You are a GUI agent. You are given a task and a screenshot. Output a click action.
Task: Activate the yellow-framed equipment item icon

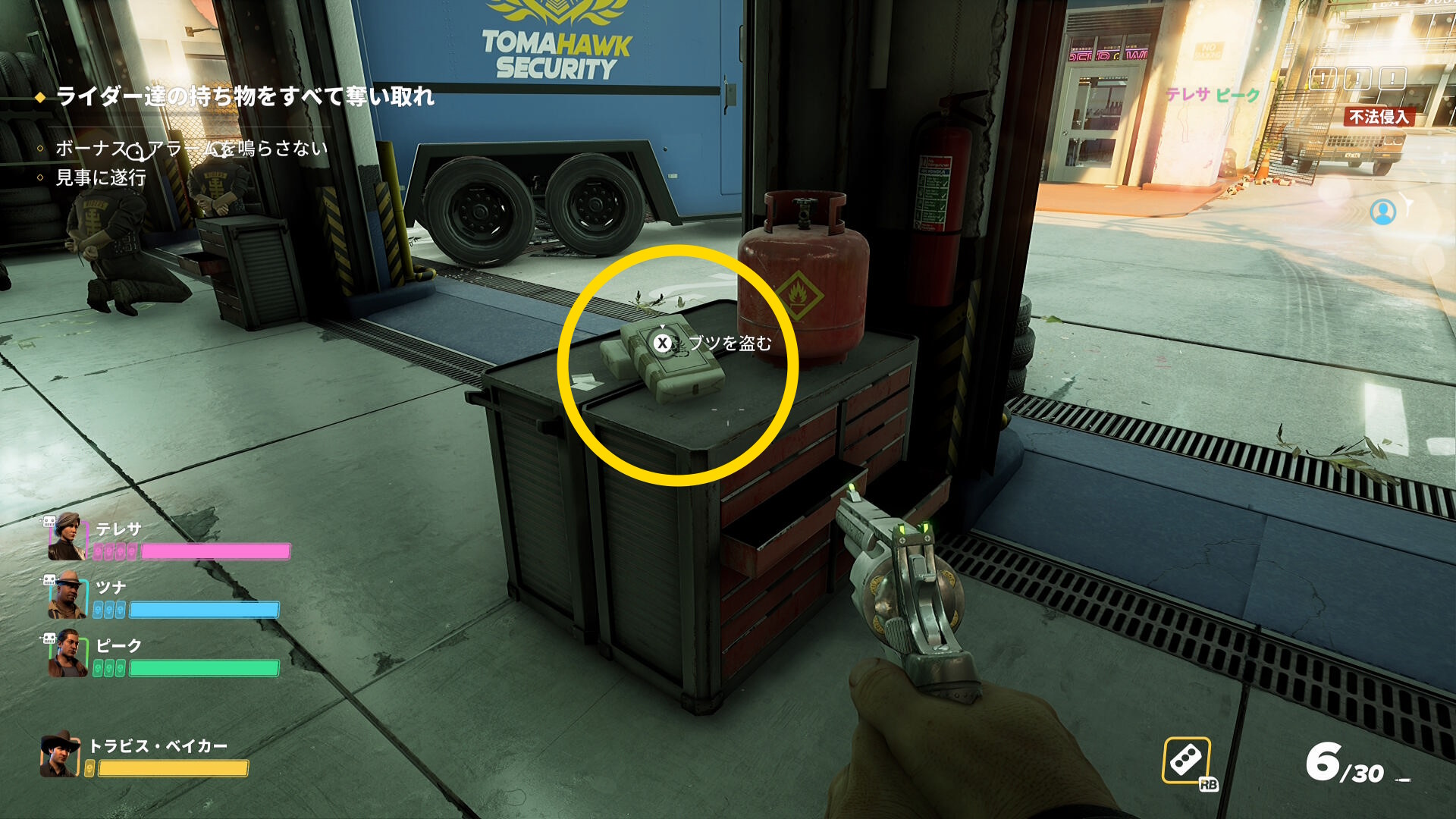1186,760
